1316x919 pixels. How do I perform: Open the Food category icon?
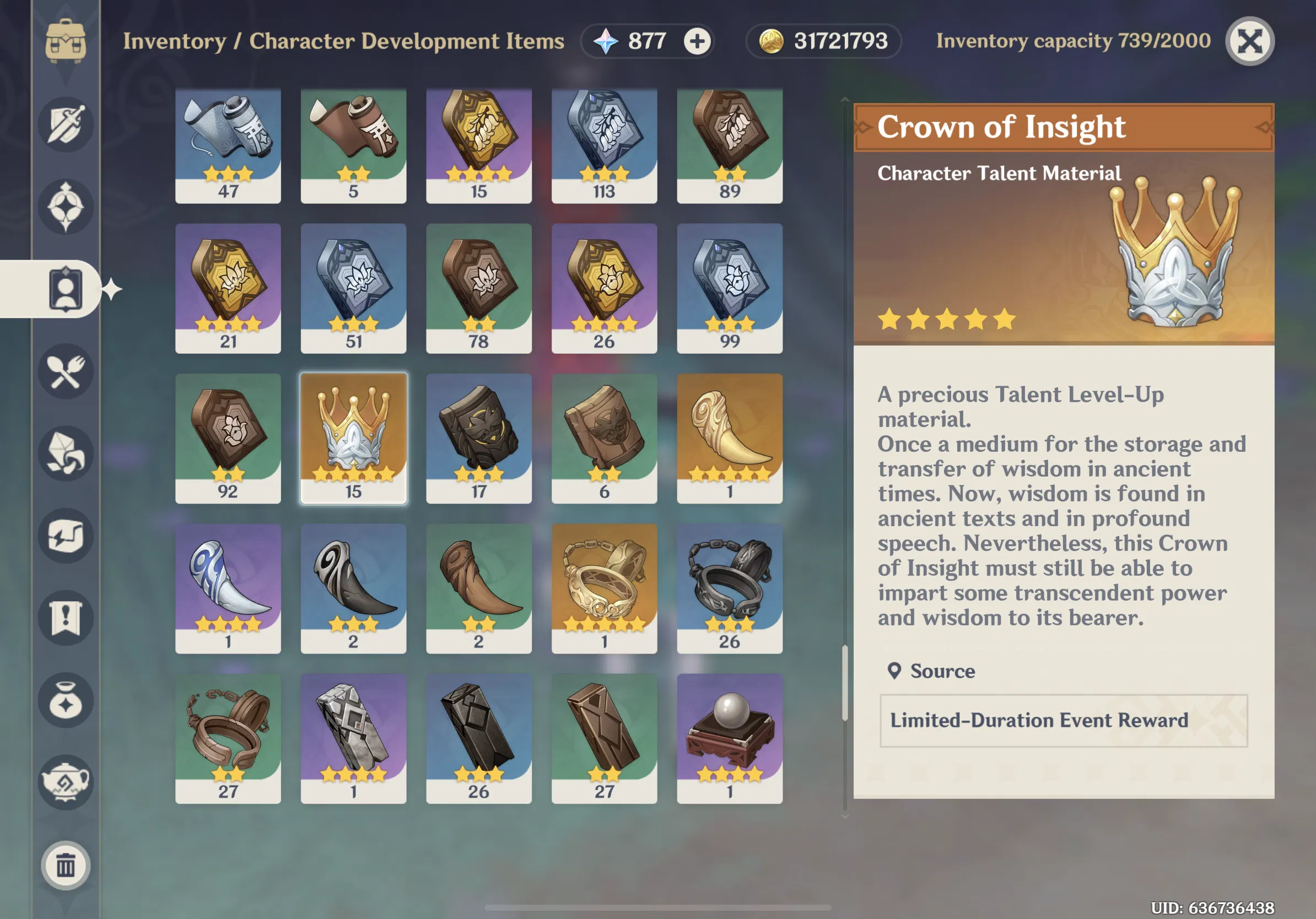[x=66, y=371]
